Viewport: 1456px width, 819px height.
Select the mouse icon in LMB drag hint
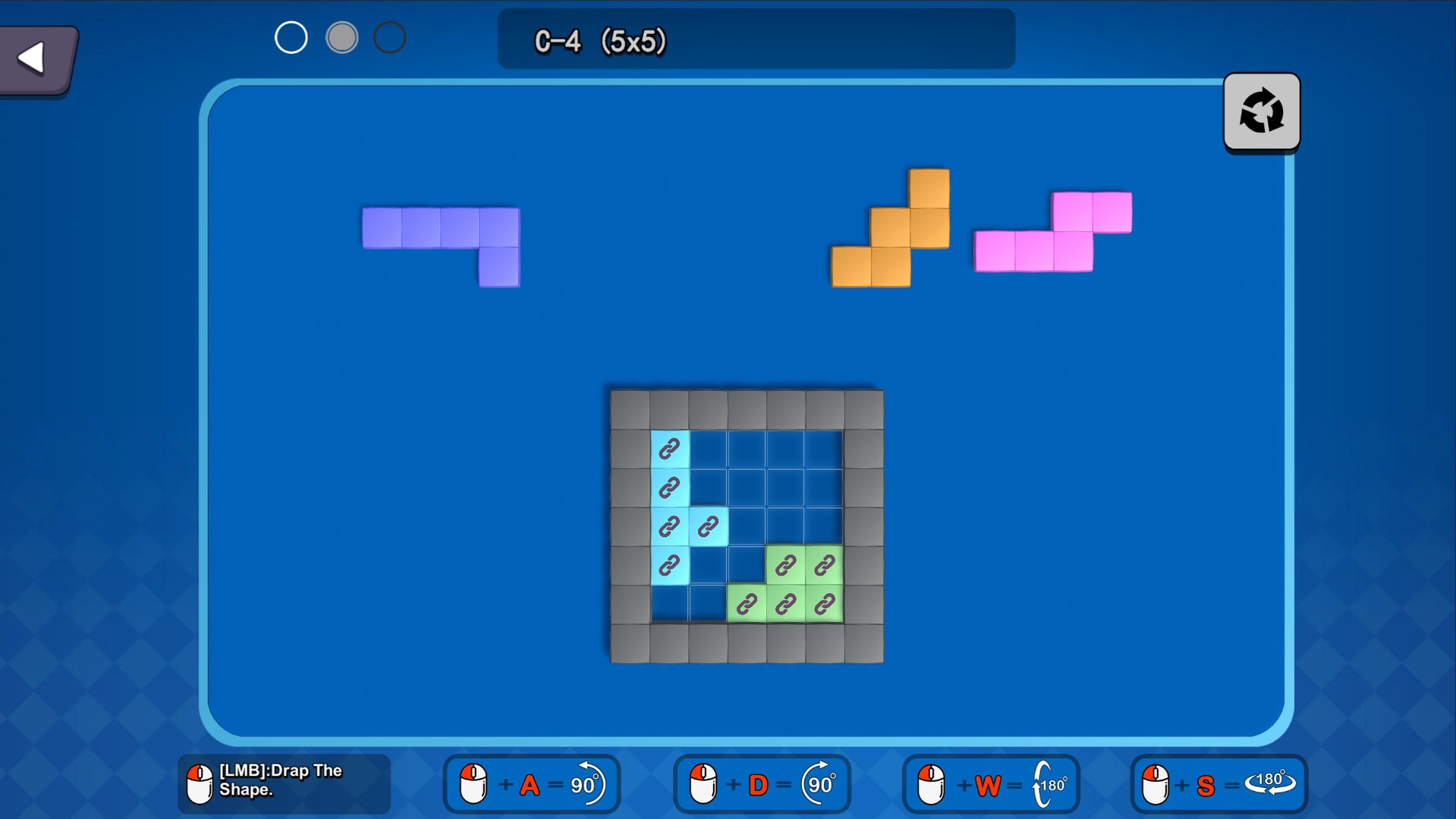tap(200, 784)
